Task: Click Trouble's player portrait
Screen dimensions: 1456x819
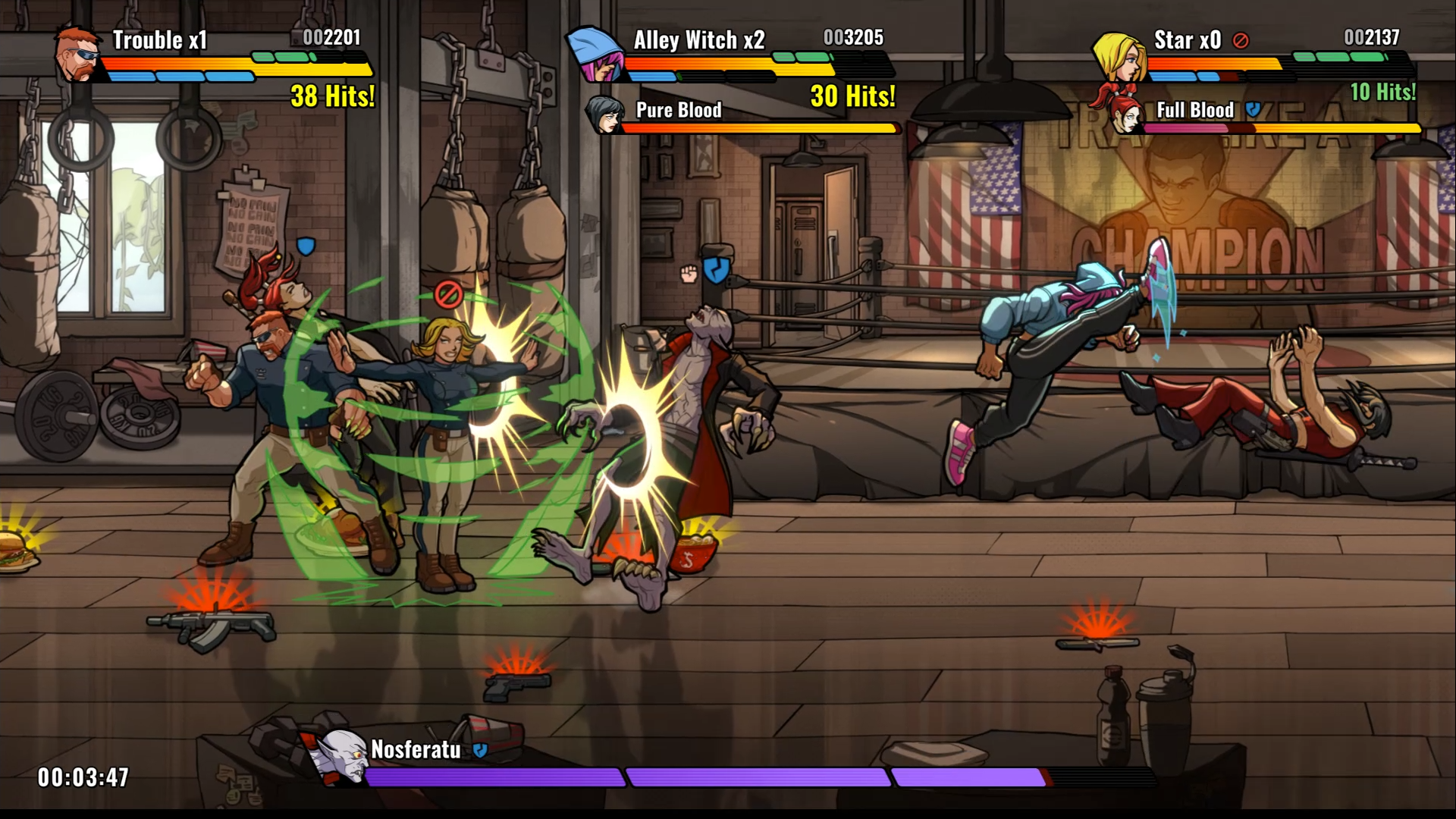Action: click(78, 55)
